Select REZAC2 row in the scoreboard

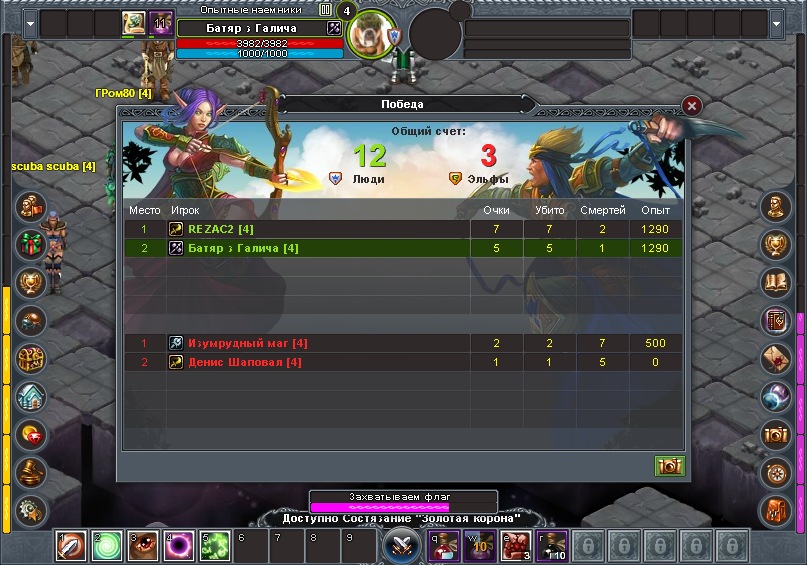point(400,229)
